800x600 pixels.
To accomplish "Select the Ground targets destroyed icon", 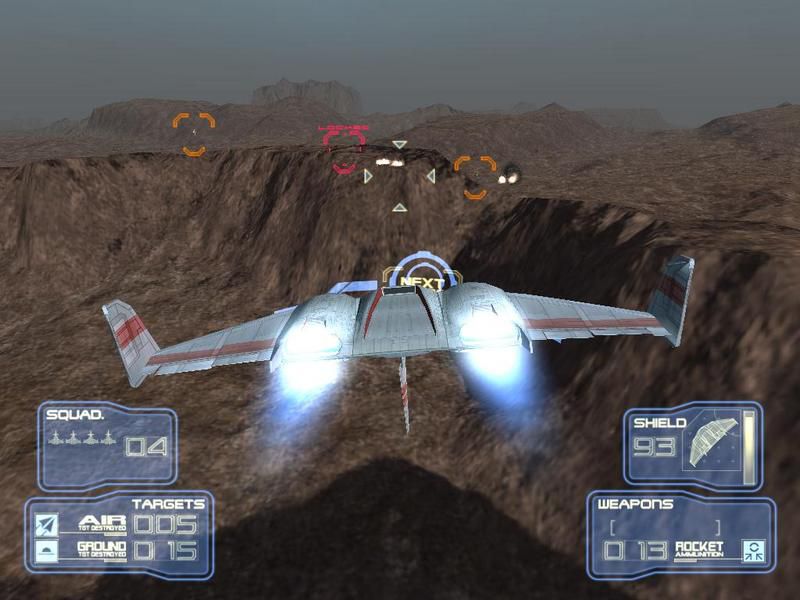I will tap(46, 550).
